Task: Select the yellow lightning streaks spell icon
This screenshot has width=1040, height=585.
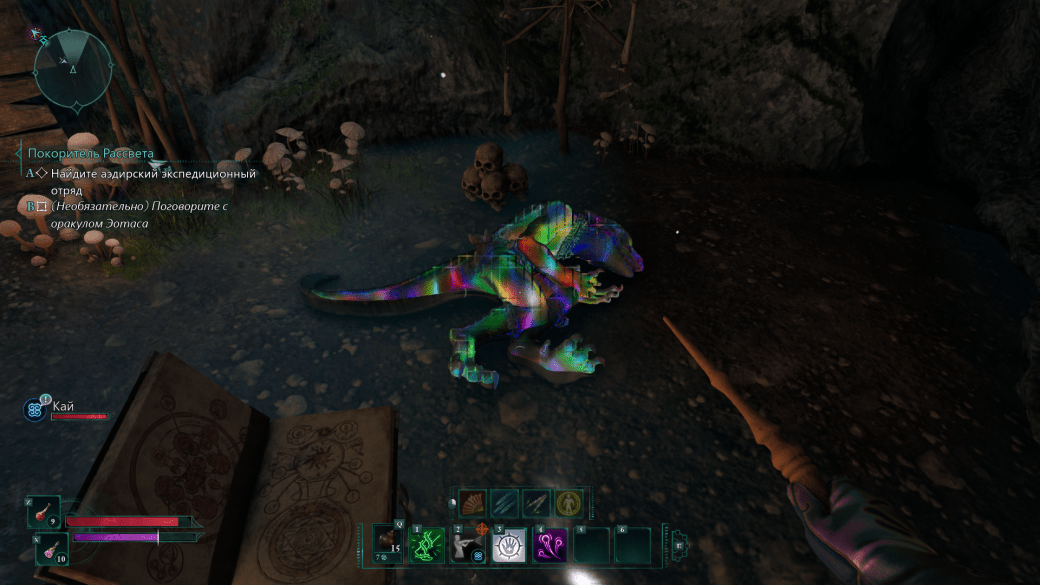Action: coord(536,503)
